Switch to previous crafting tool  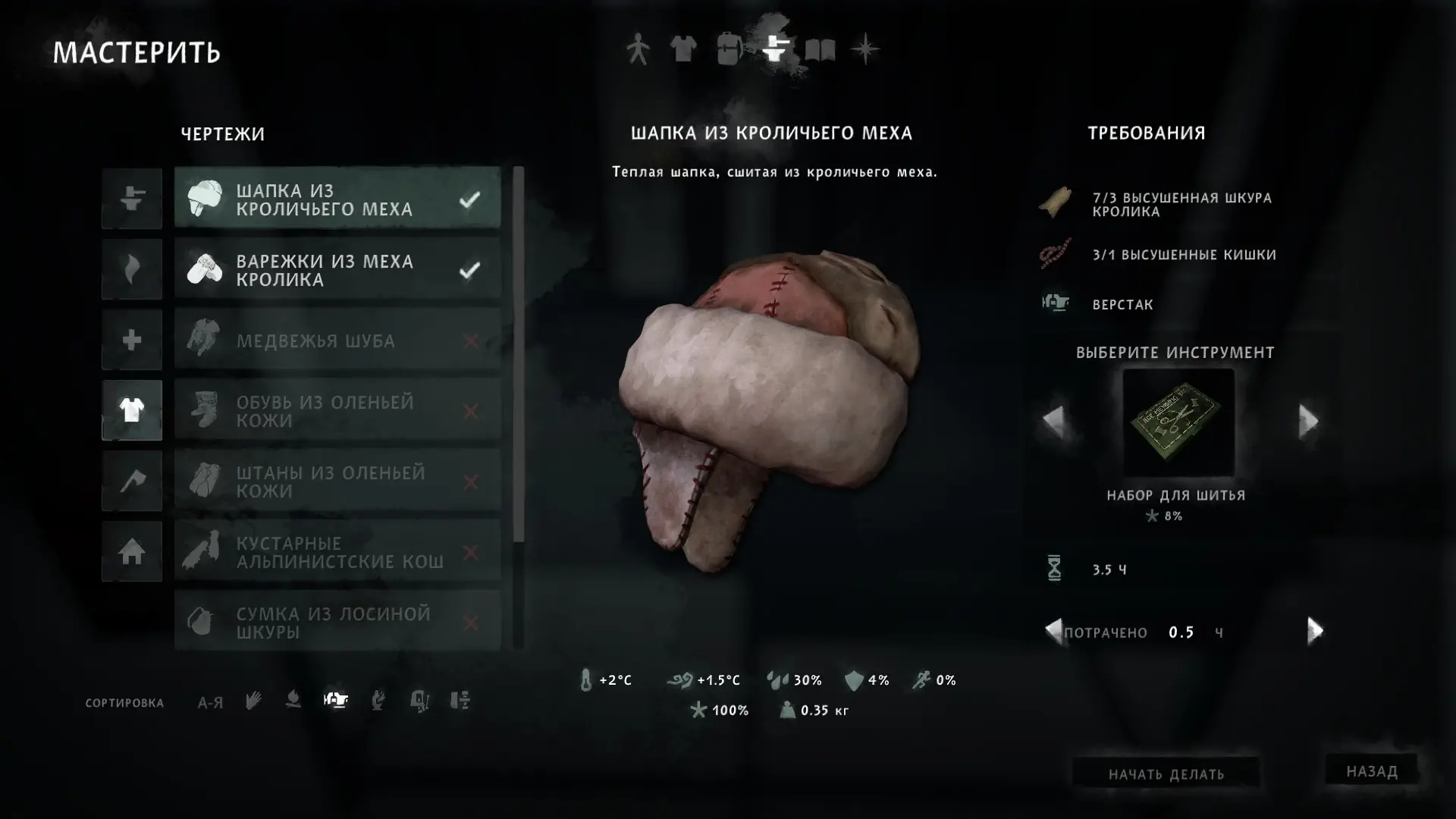point(1053,421)
